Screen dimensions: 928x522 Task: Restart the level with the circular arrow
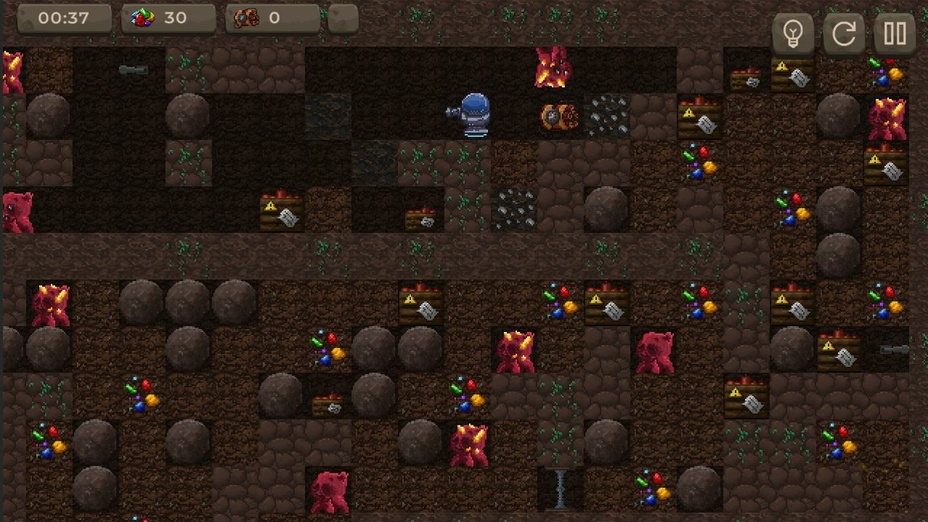844,34
